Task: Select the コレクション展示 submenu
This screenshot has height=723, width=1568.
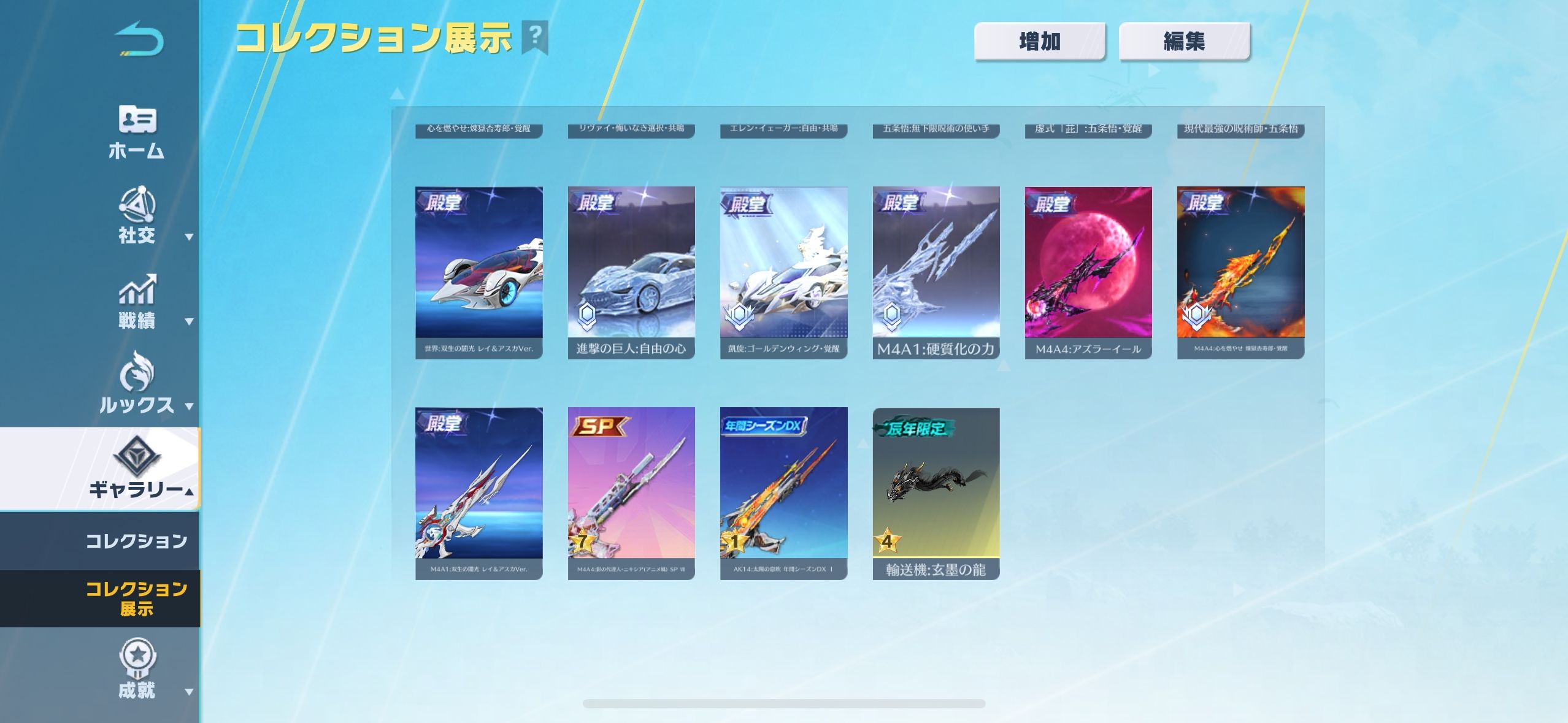Action: (136, 599)
